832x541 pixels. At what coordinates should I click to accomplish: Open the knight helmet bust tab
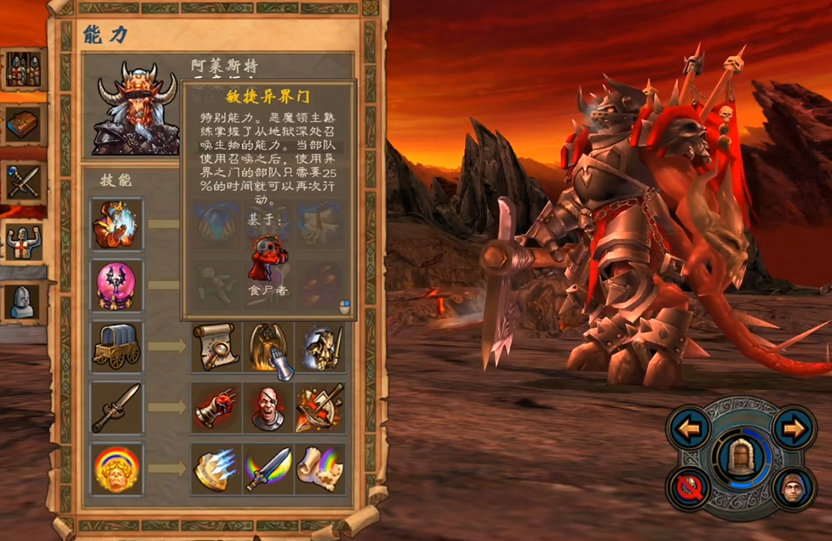(22, 300)
